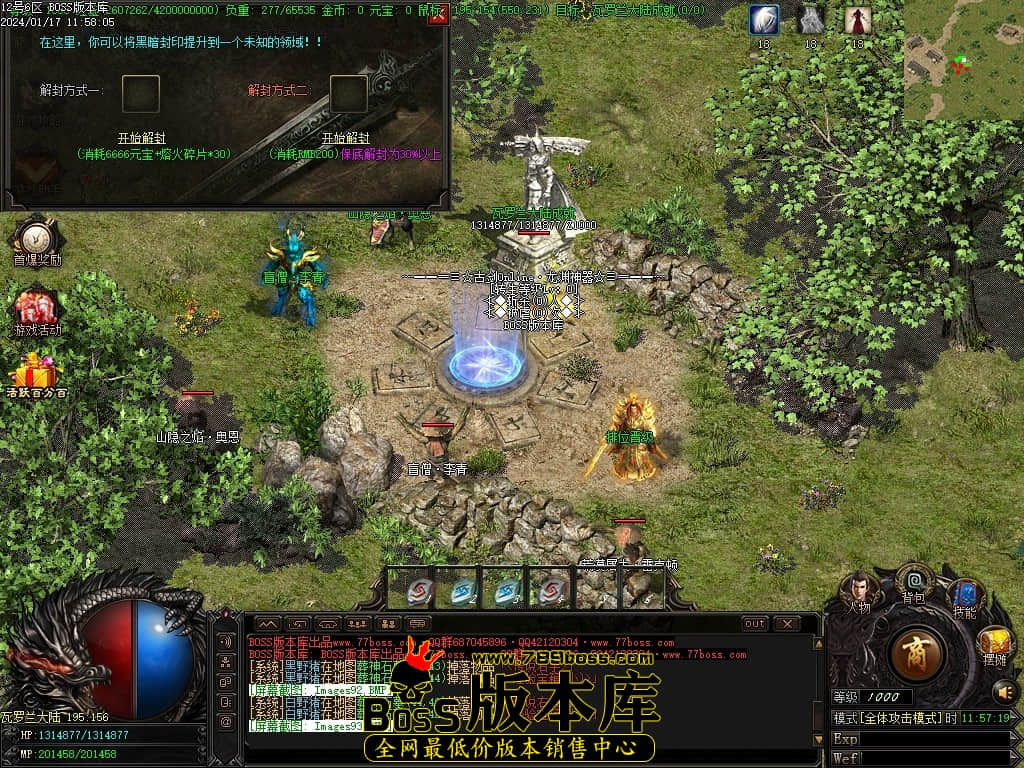This screenshot has height=768, width=1024.
Task: Open the game events (游戏活动) icon
Action: pyautogui.click(x=37, y=308)
